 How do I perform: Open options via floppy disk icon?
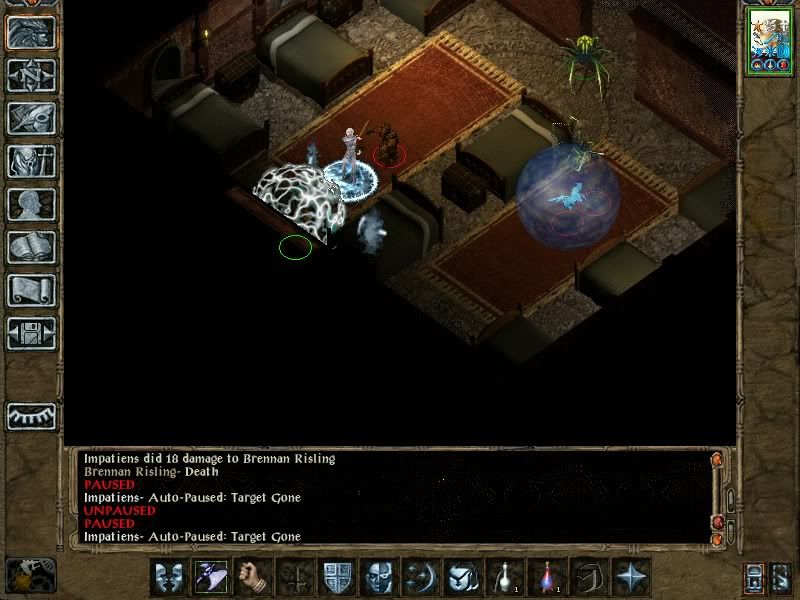pos(31,333)
